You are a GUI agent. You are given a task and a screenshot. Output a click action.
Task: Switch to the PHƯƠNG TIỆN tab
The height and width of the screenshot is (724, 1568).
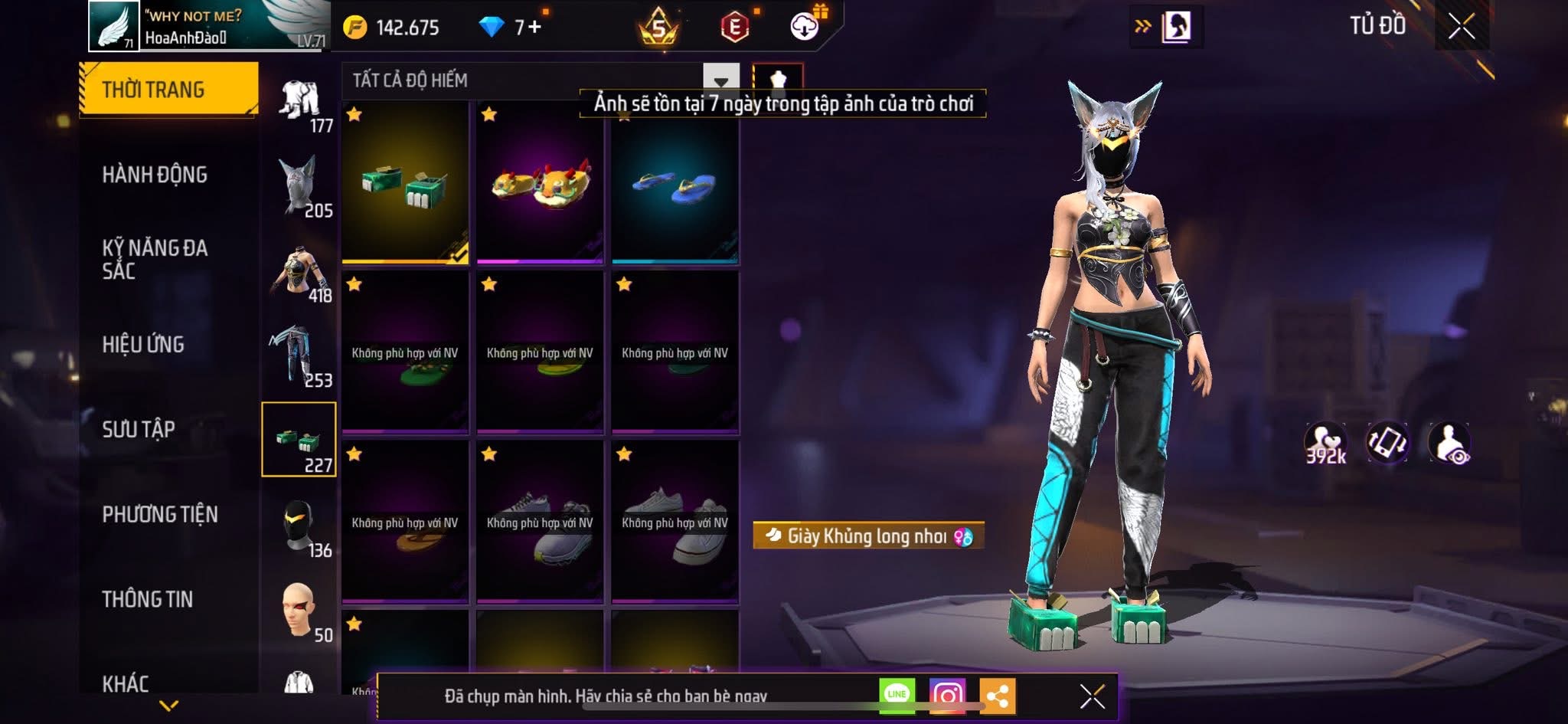(160, 514)
